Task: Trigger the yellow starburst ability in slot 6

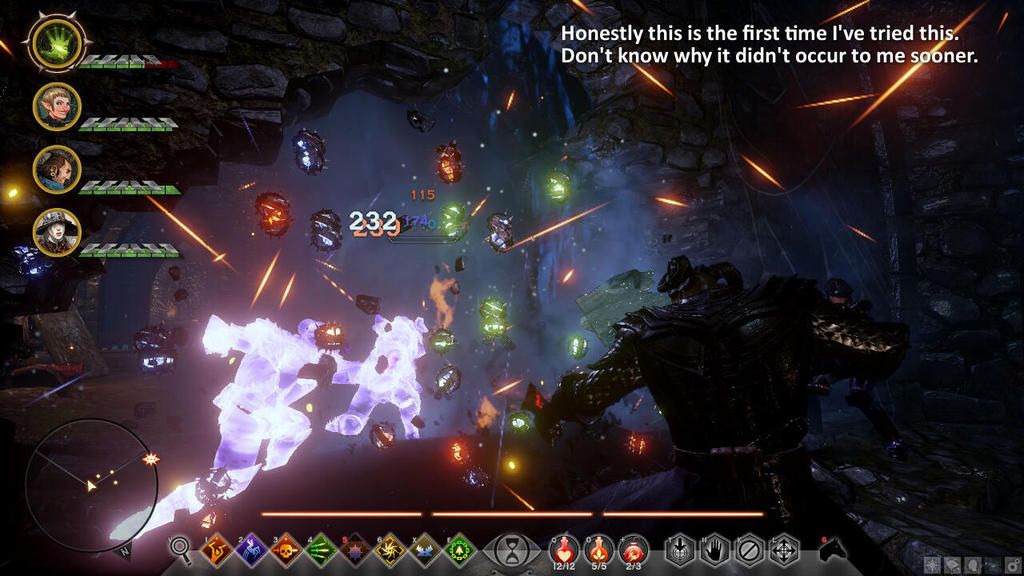Action: (x=388, y=549)
